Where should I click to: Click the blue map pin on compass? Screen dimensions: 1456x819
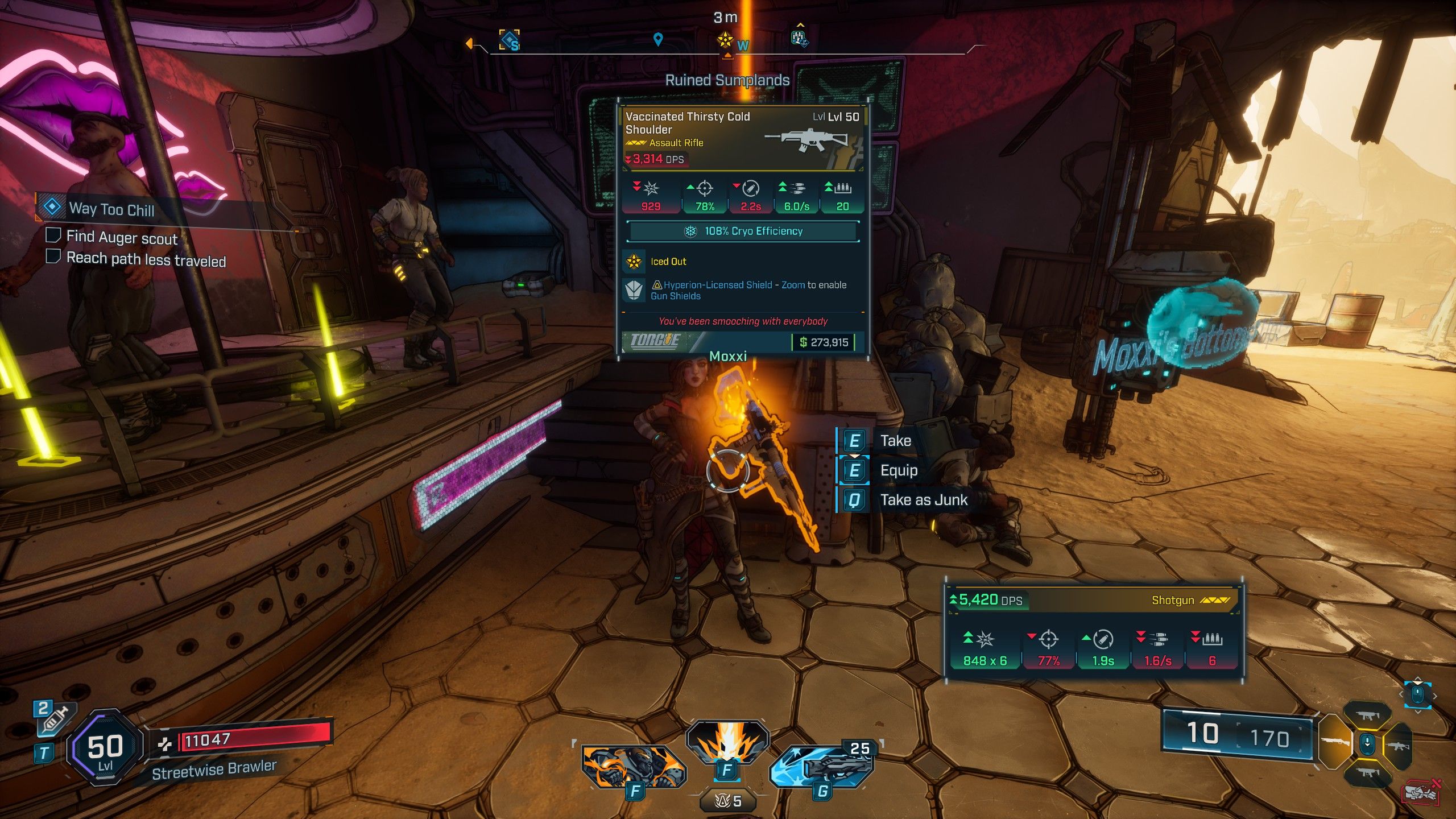658,39
